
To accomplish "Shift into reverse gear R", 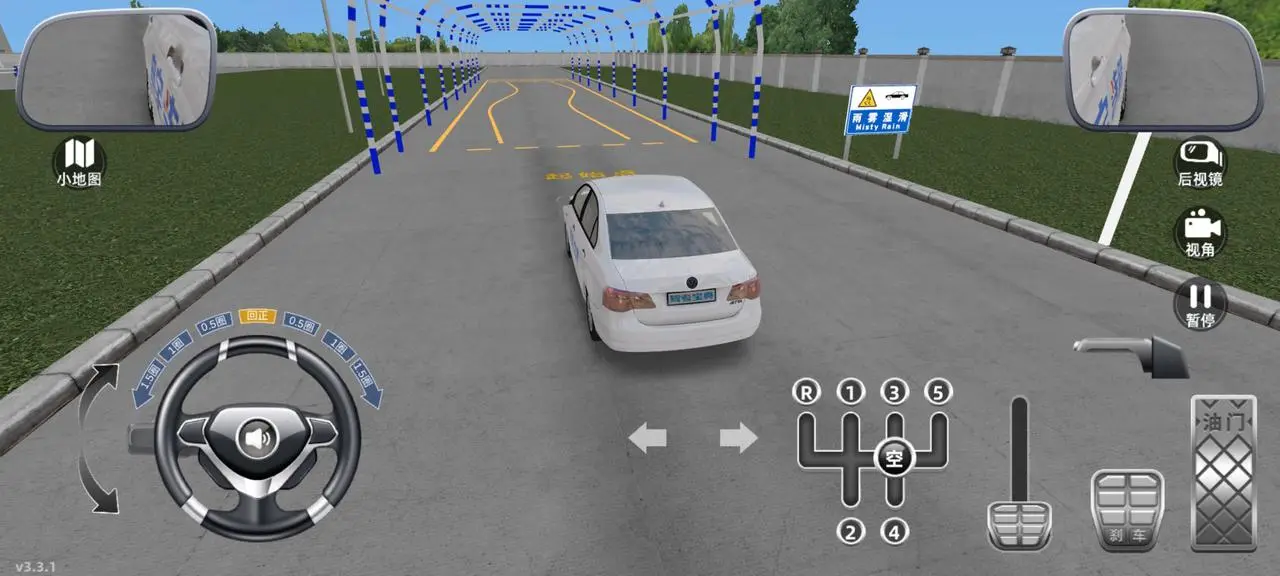I will (x=806, y=391).
